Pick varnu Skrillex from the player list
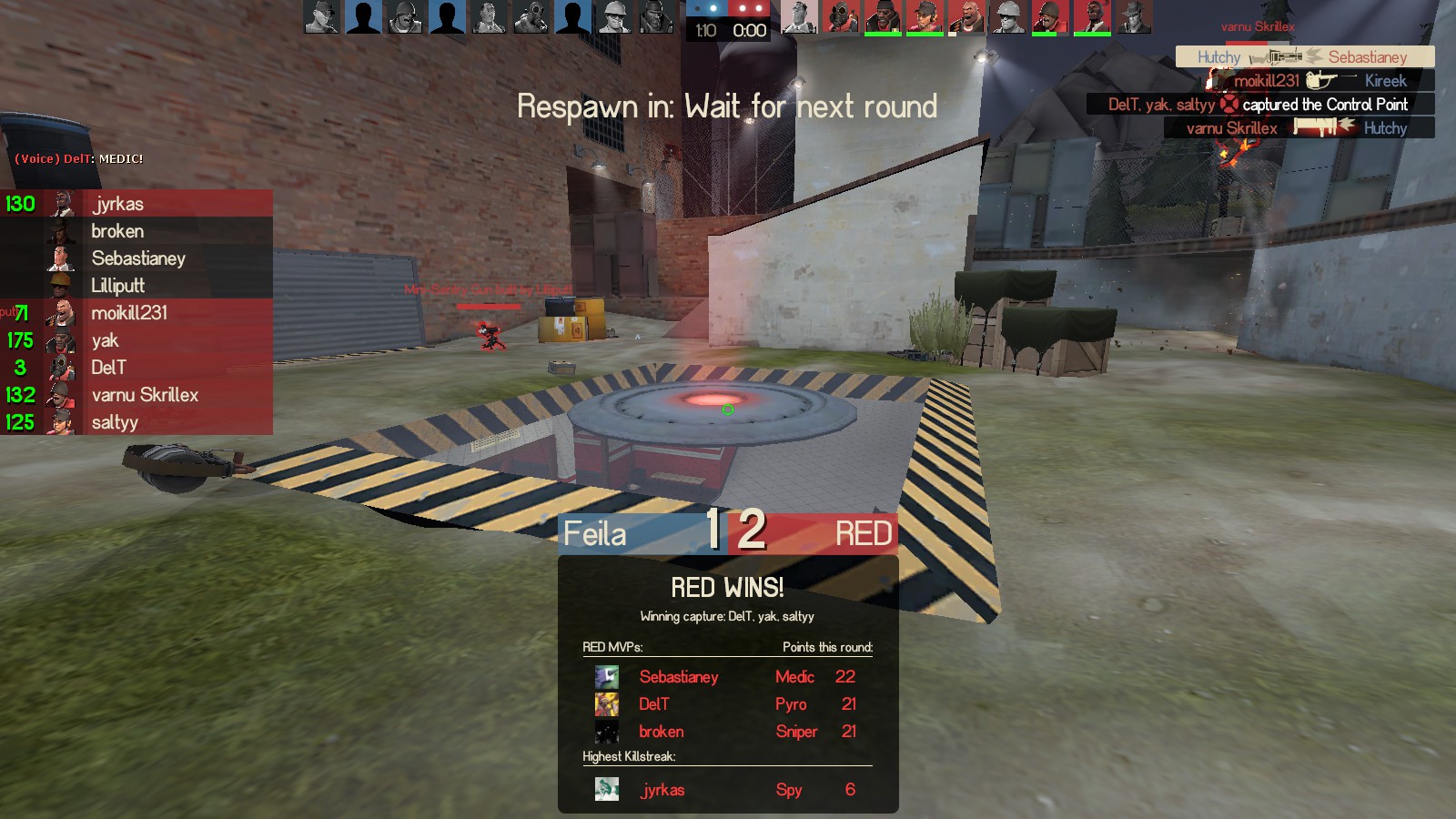1456x819 pixels. click(145, 395)
